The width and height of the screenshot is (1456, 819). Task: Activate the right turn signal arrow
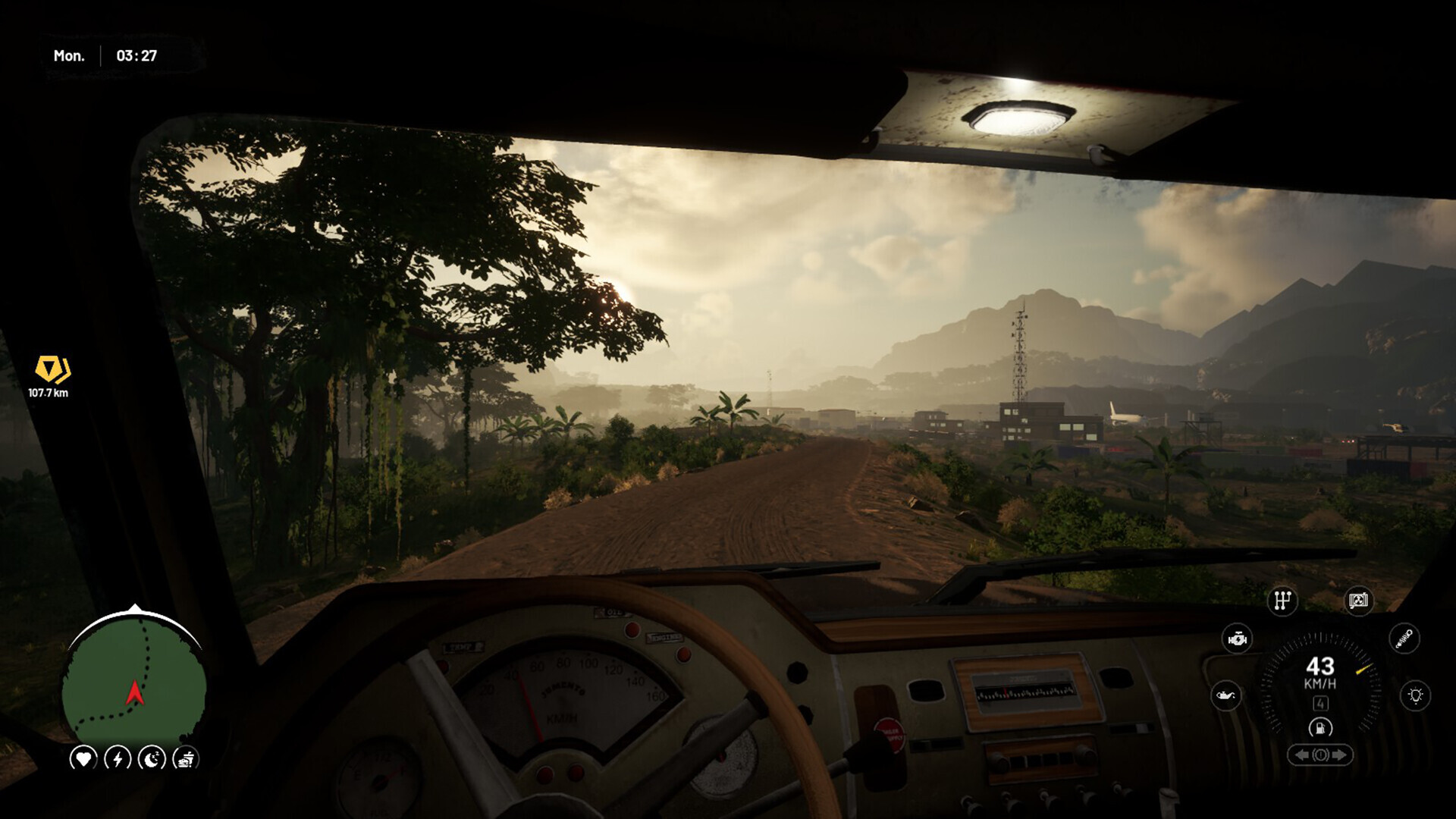(1339, 755)
